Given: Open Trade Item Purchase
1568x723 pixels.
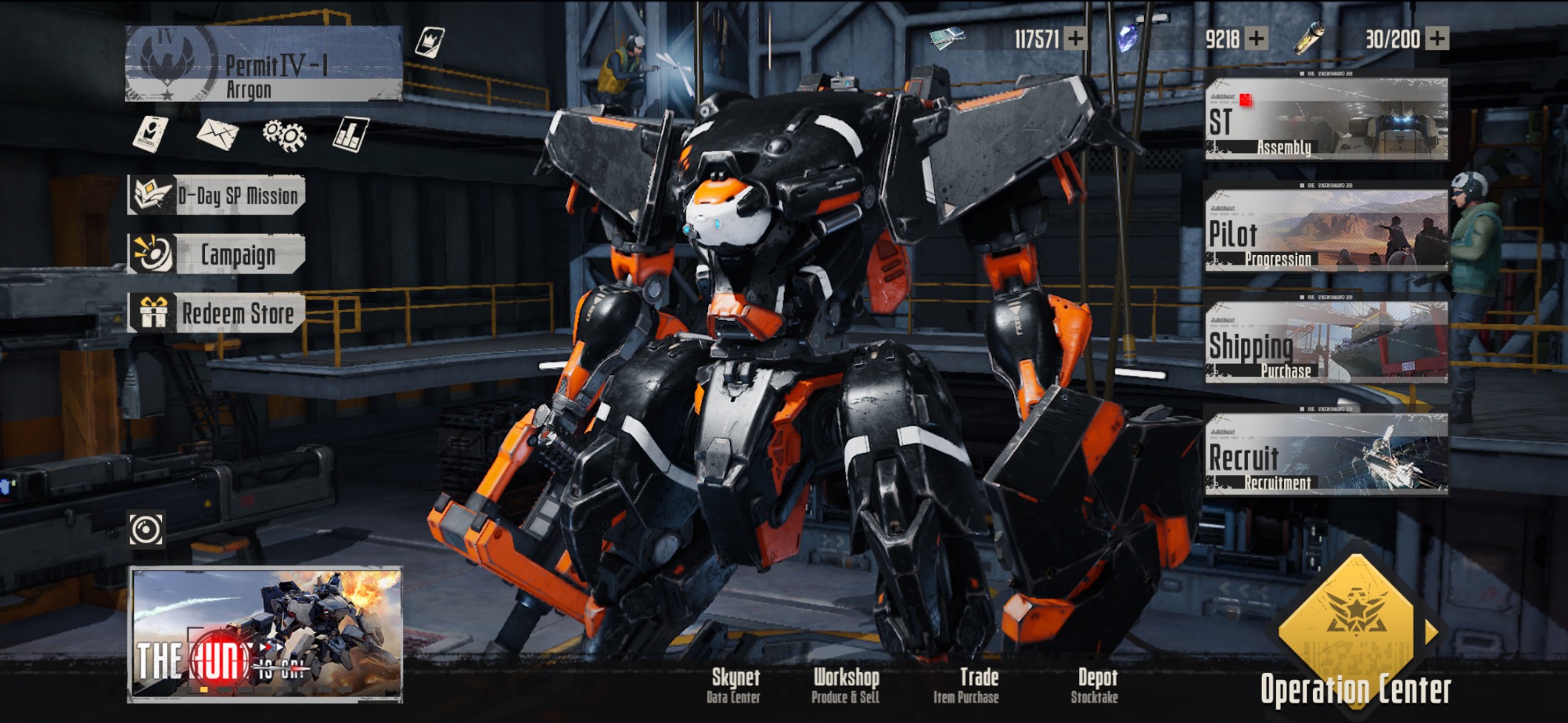Looking at the screenshot, I should click(x=967, y=685).
